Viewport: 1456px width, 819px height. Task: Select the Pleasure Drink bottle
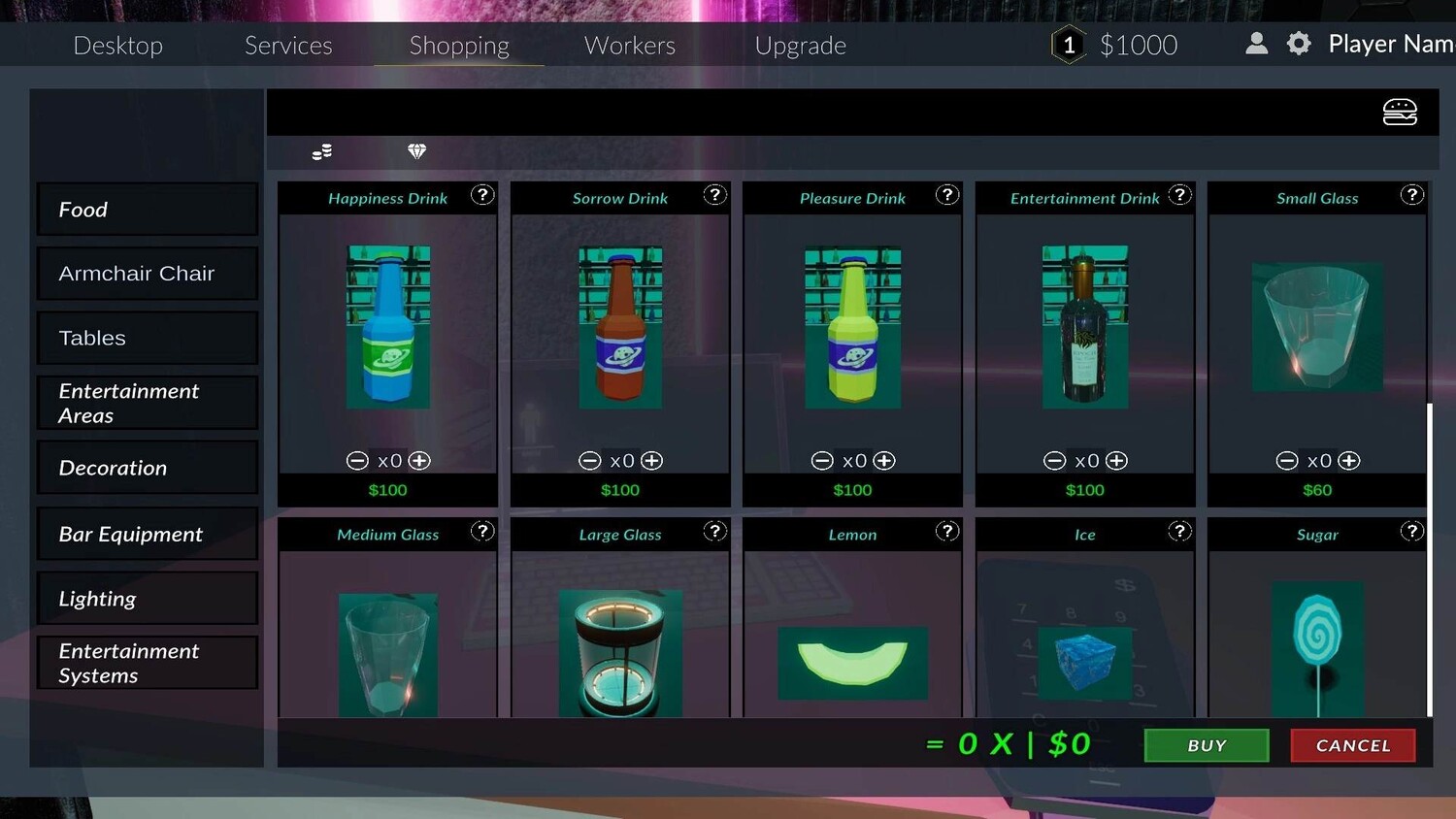[852, 327]
